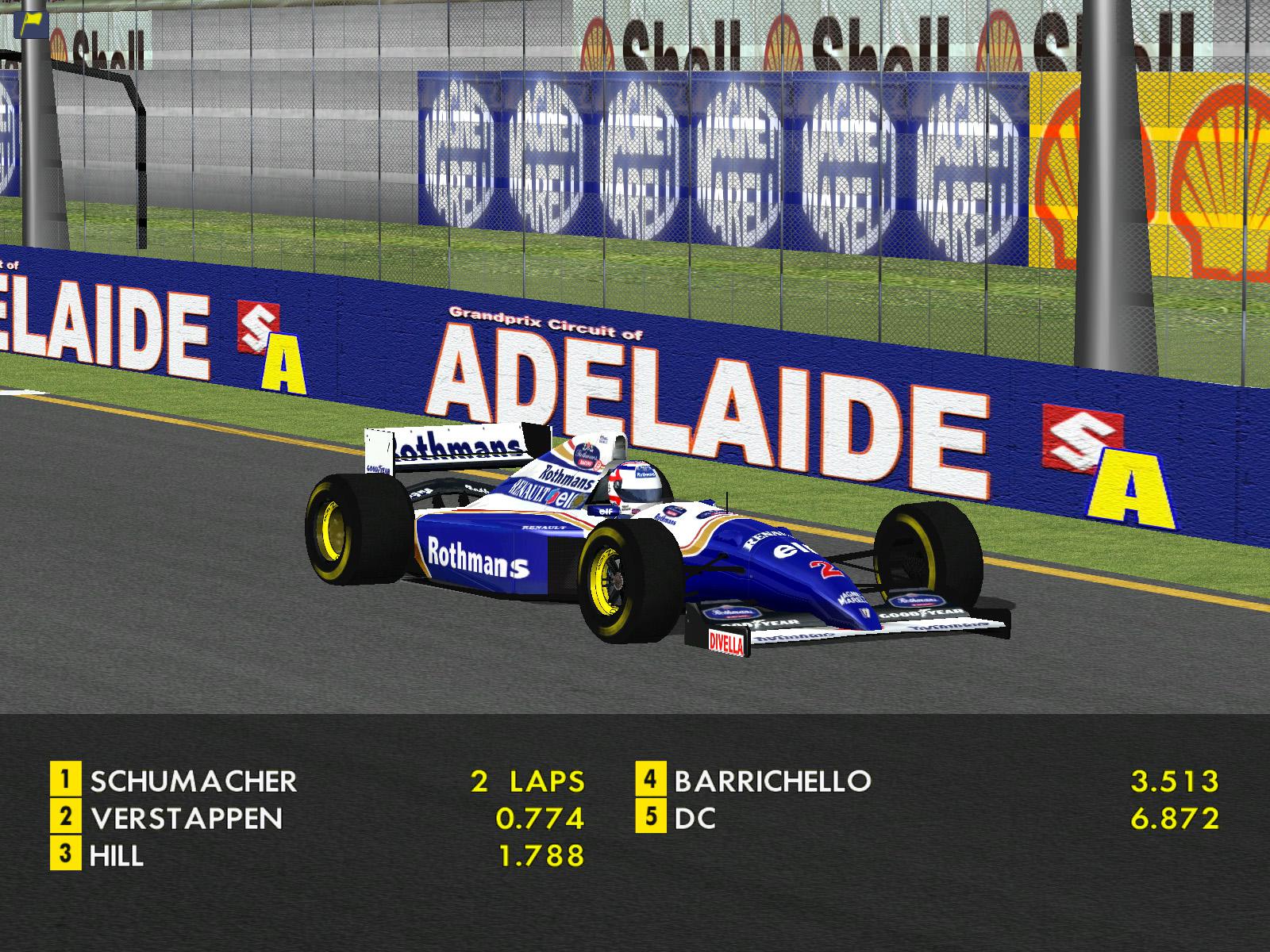Click the yellow flag indicator top-left
The height and width of the screenshot is (952, 1270).
(30, 21)
